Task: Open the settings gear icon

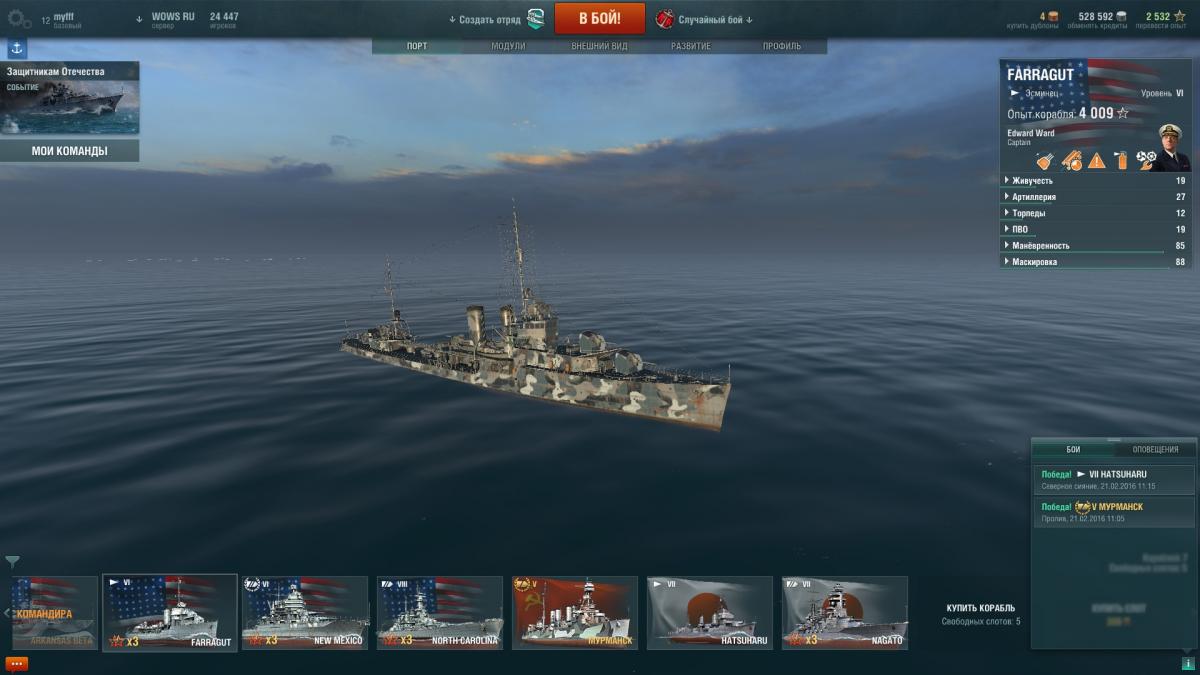Action: (x=19, y=18)
